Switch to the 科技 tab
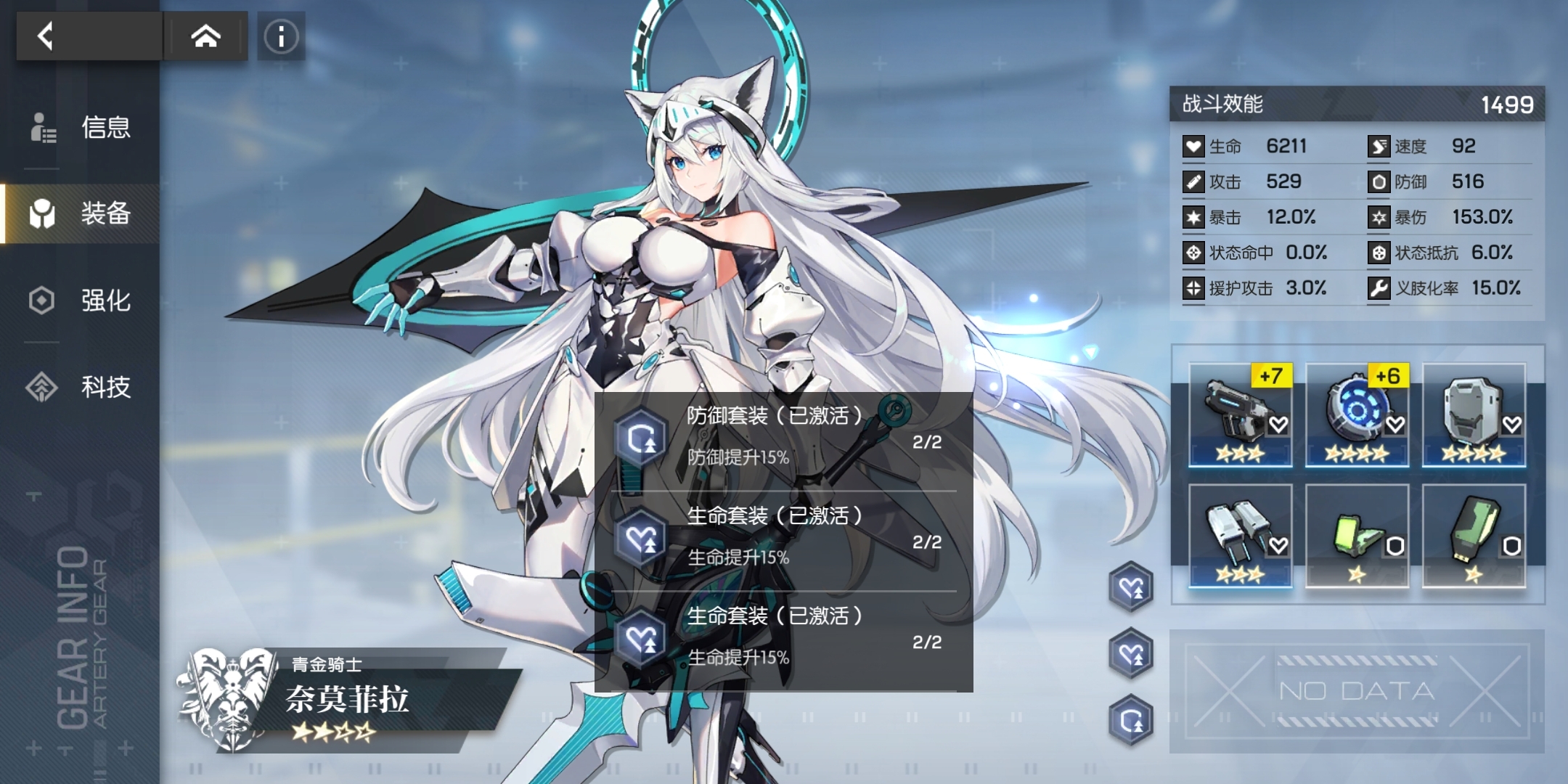Viewport: 1568px width, 784px height. (81, 387)
